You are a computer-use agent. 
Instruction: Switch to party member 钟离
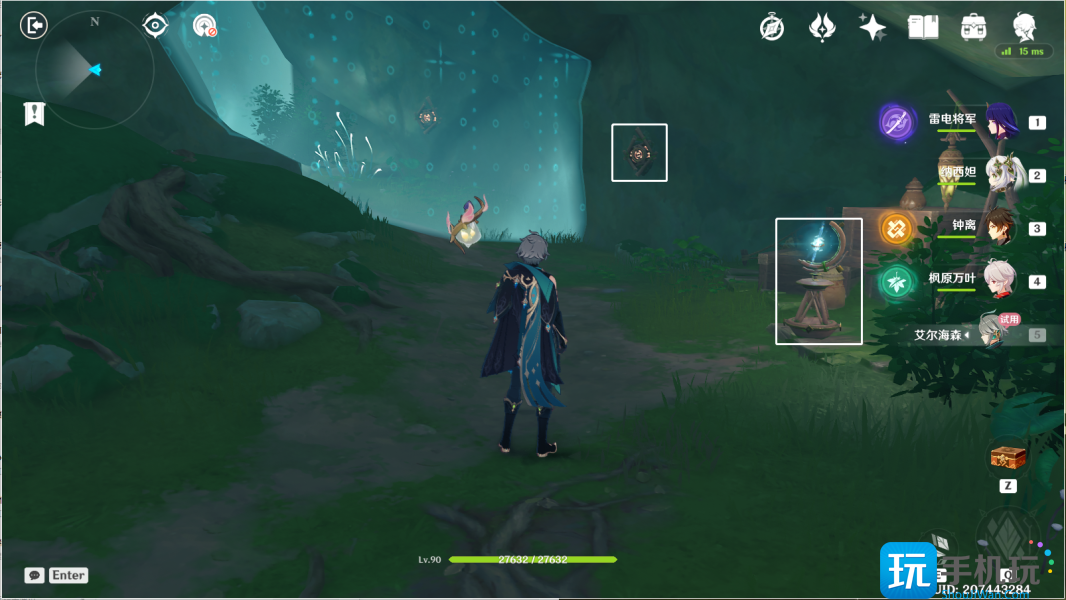(x=1000, y=228)
